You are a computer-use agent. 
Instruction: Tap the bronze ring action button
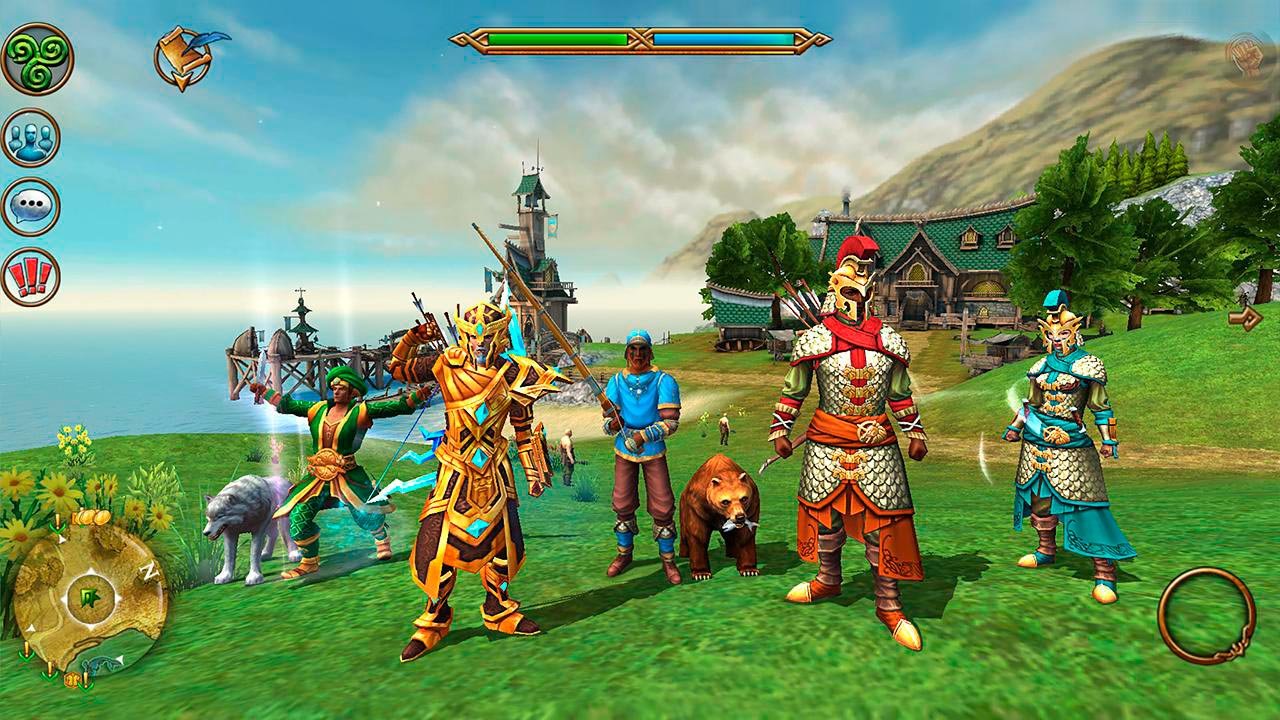[1206, 615]
